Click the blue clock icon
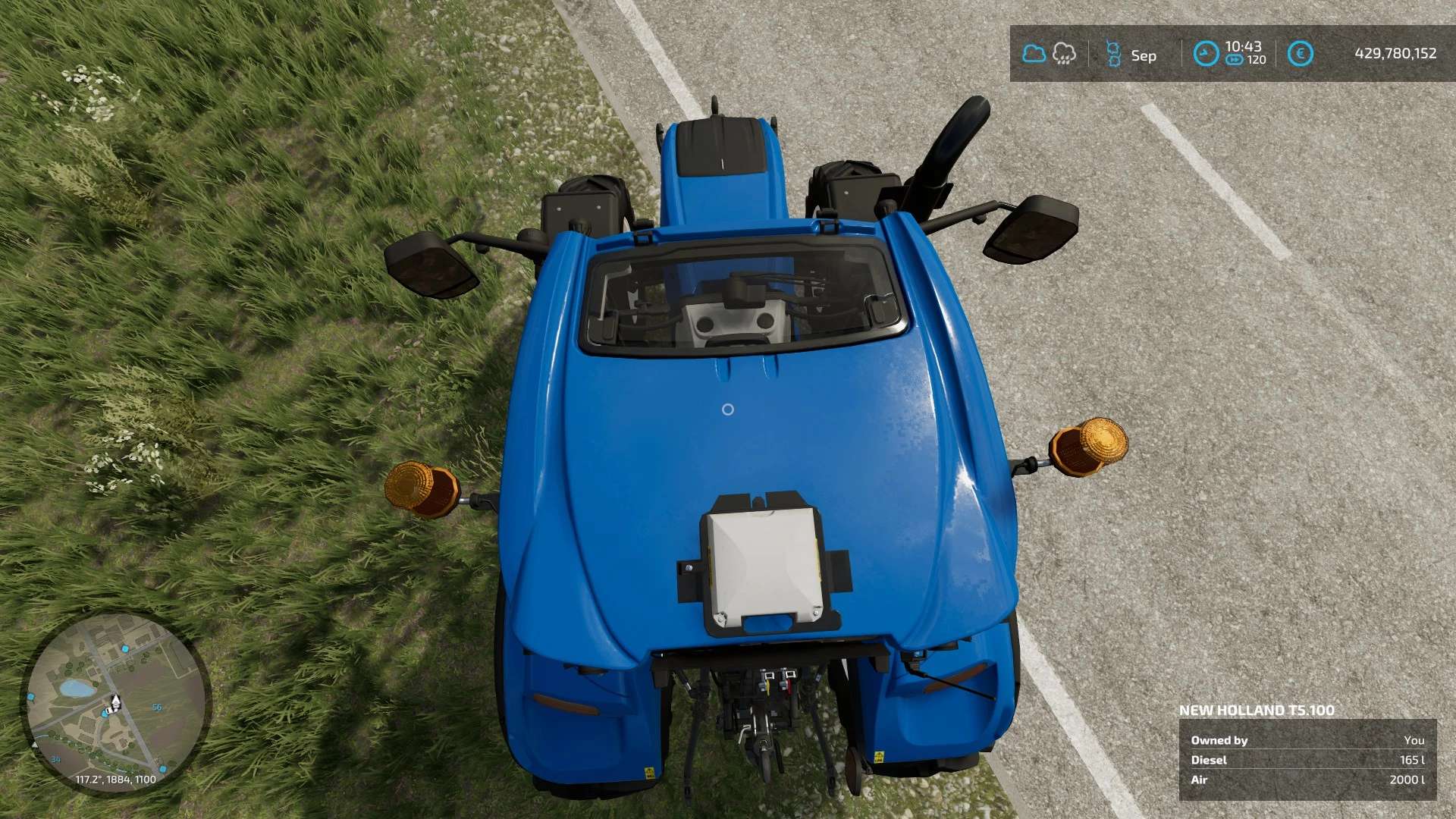The image size is (1456, 819). coord(1206,54)
